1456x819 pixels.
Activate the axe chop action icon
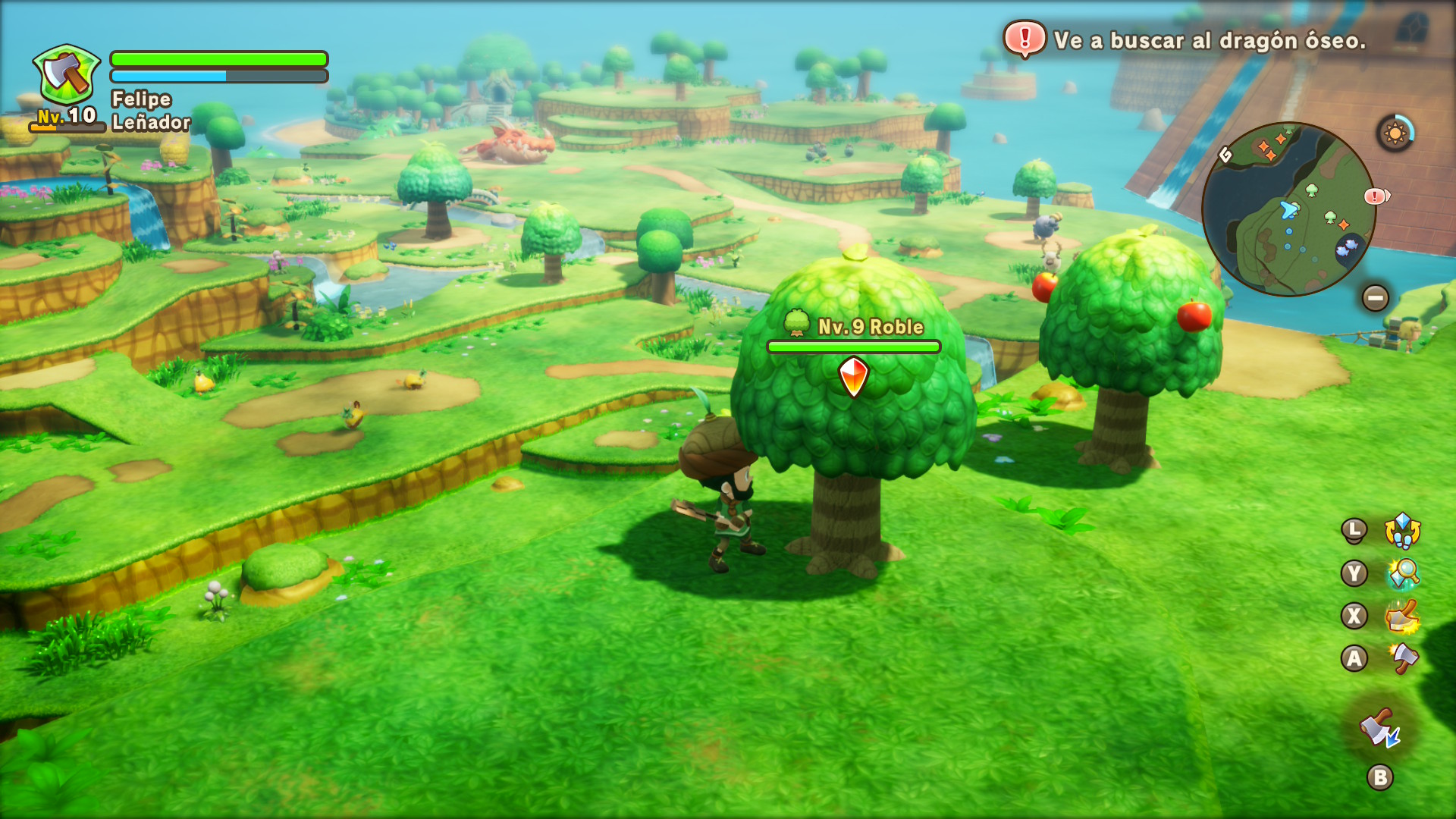(x=1403, y=657)
